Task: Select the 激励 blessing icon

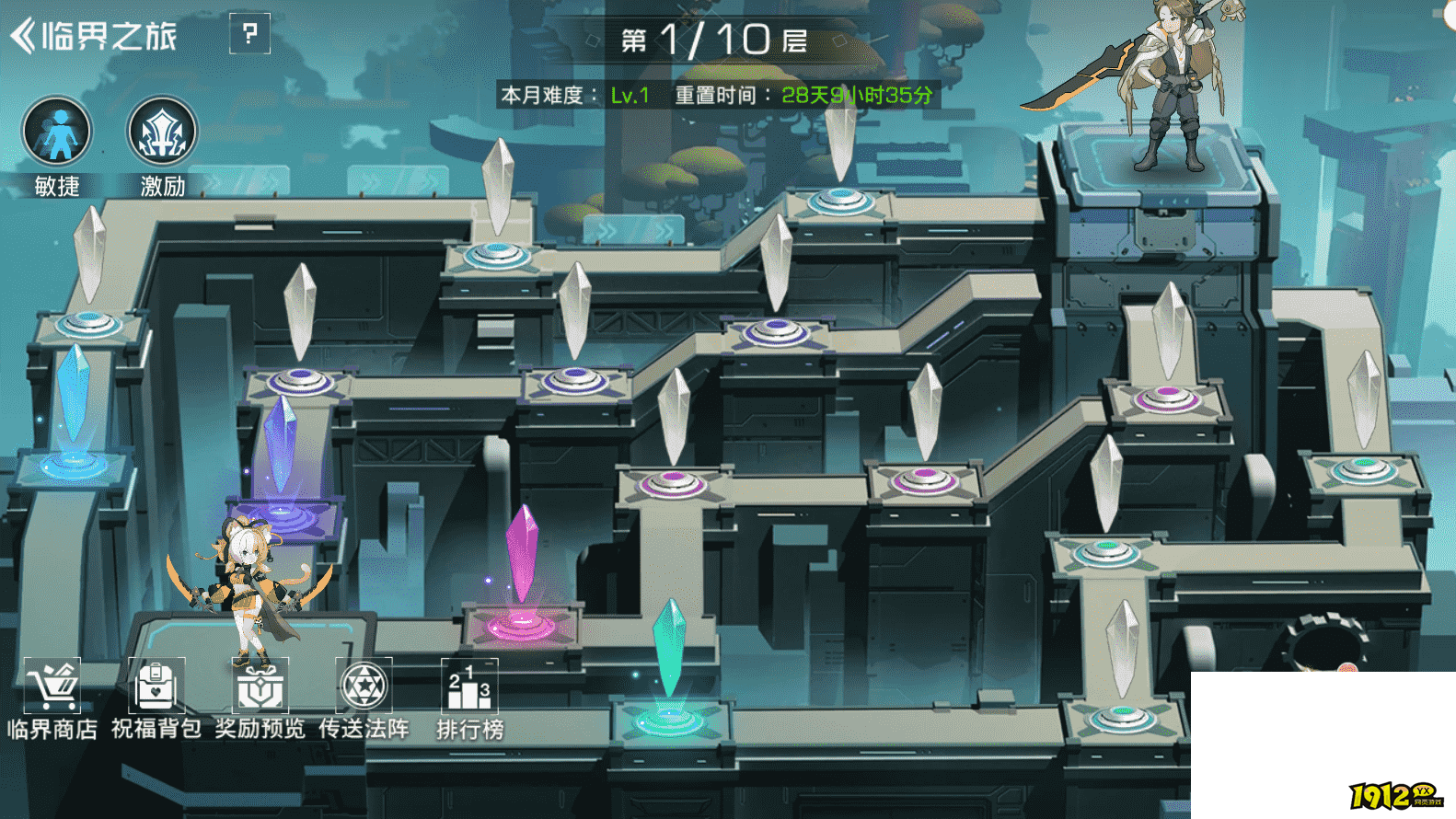Action: [162, 133]
